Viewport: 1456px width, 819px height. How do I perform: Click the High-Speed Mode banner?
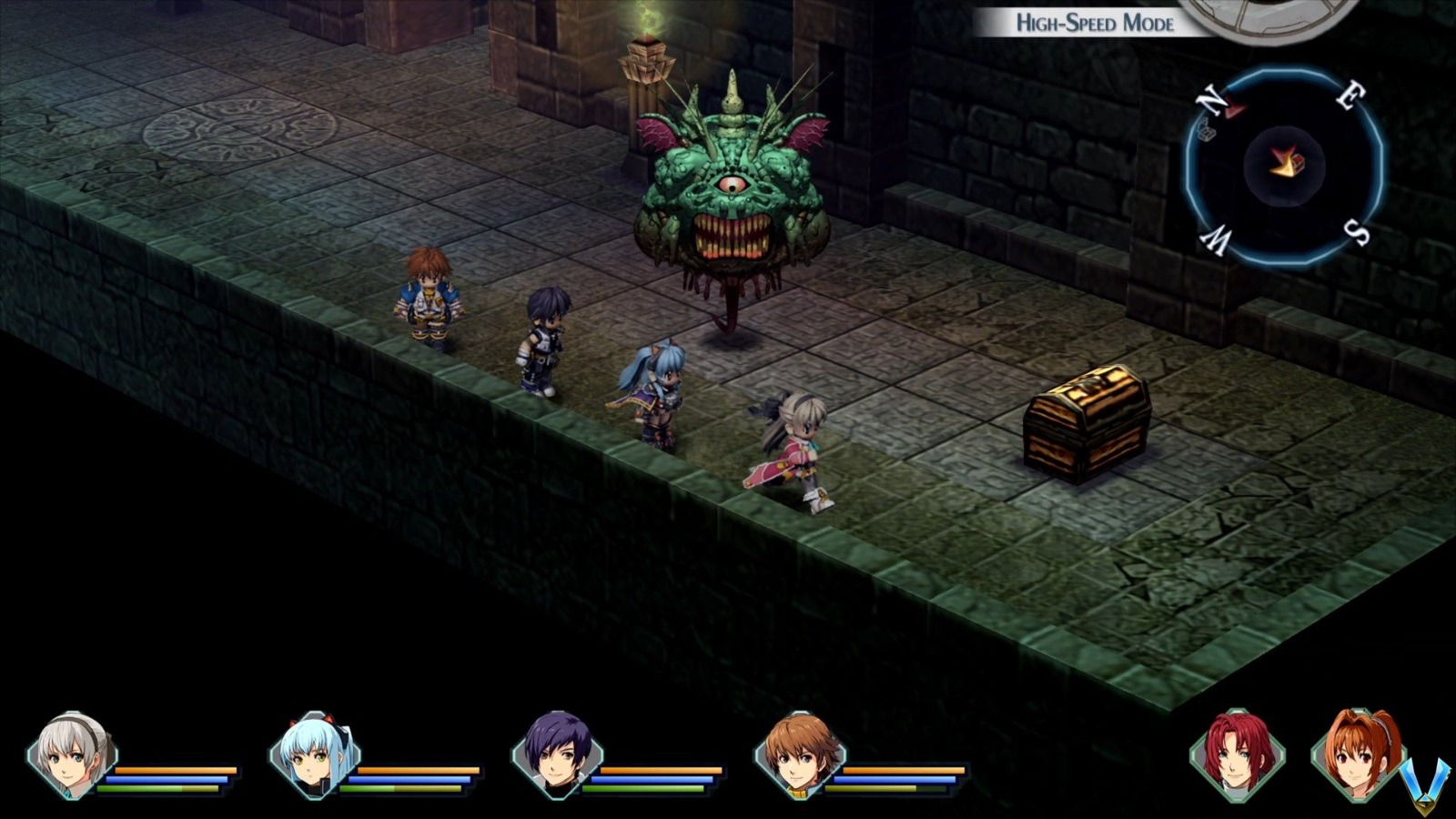coord(1095,23)
